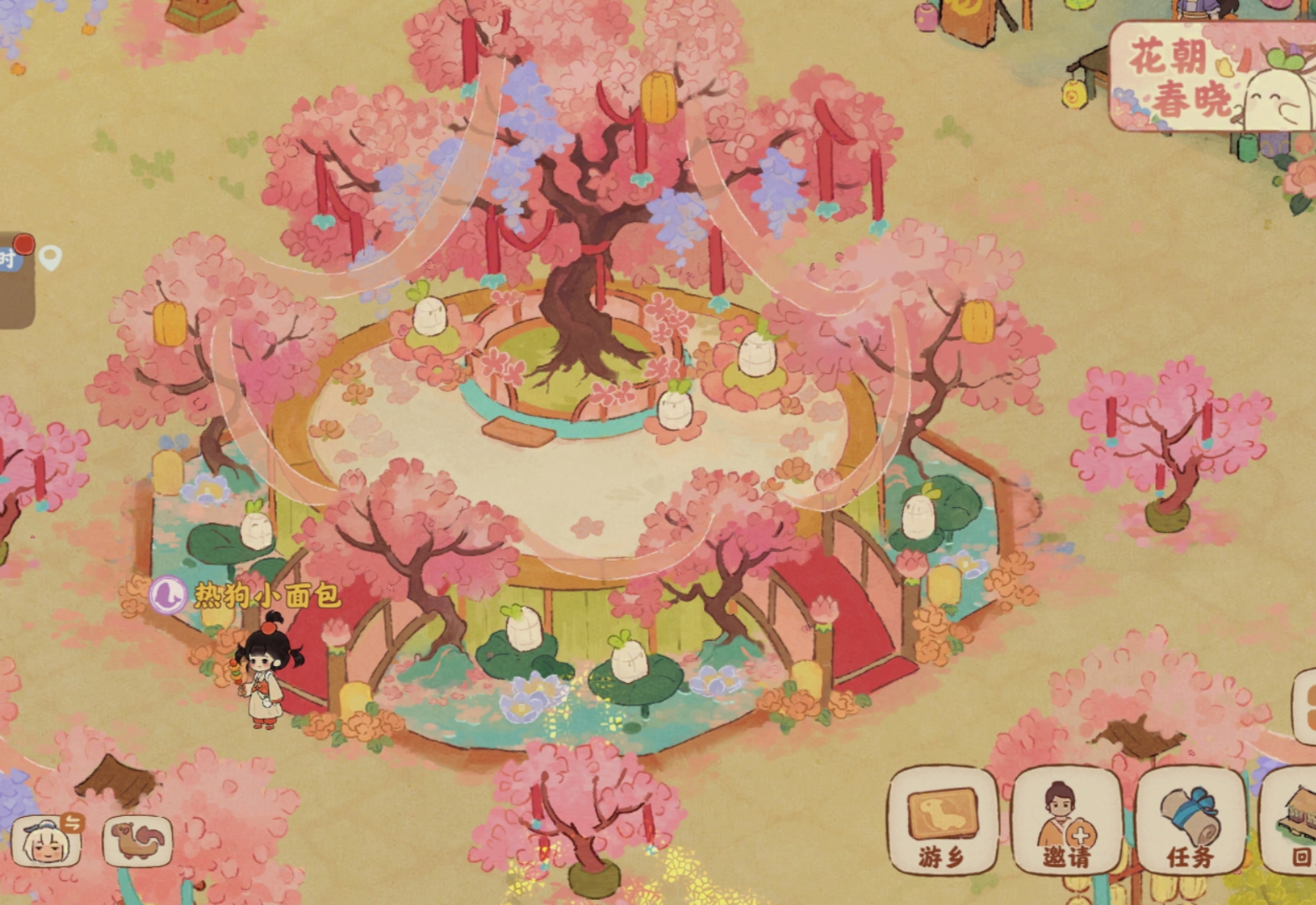Switch character via the white-haired avatar icon
Image resolution: width=1316 pixels, height=905 pixels.
click(x=47, y=841)
